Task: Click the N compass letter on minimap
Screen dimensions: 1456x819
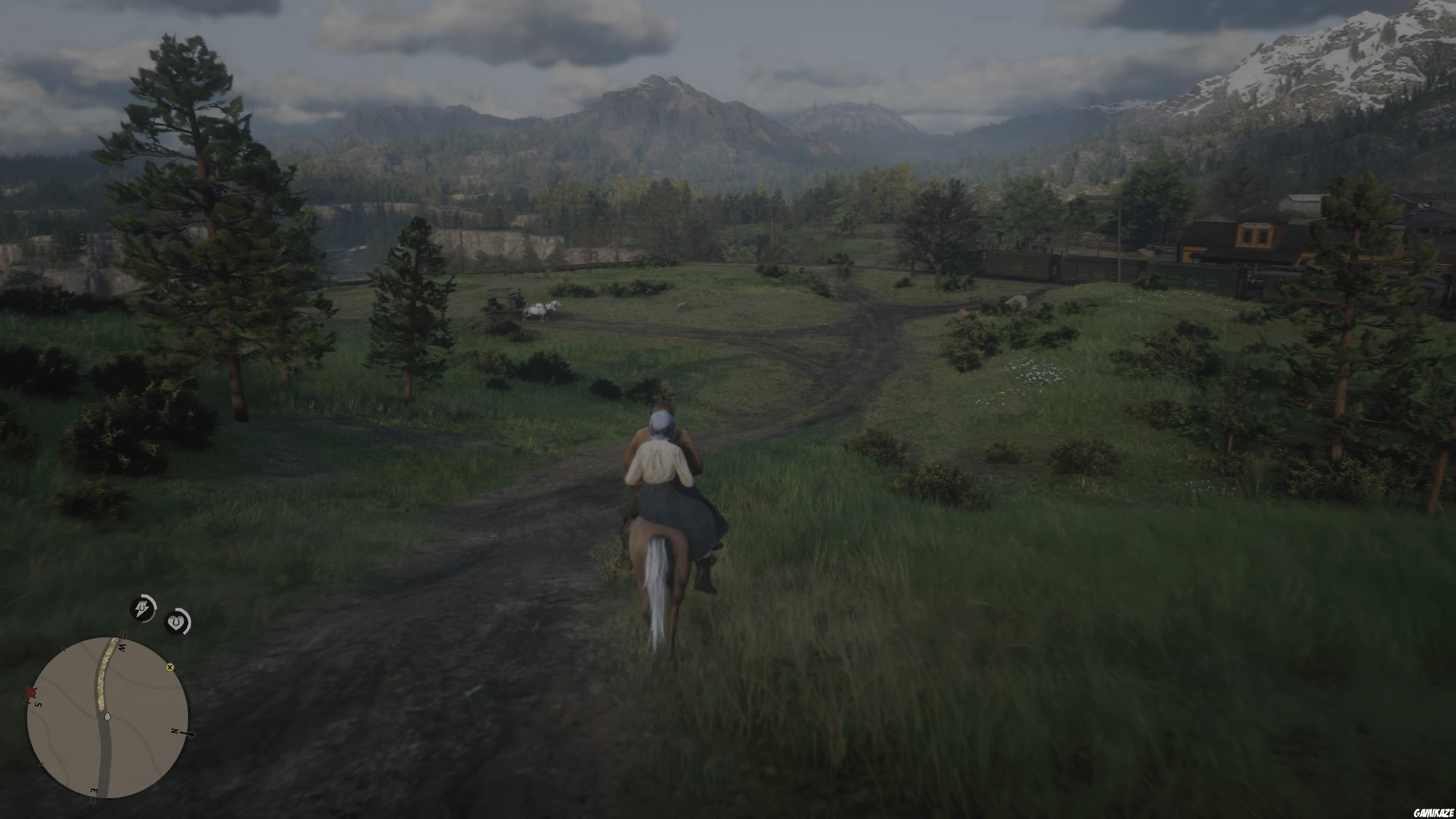Action: tap(175, 731)
